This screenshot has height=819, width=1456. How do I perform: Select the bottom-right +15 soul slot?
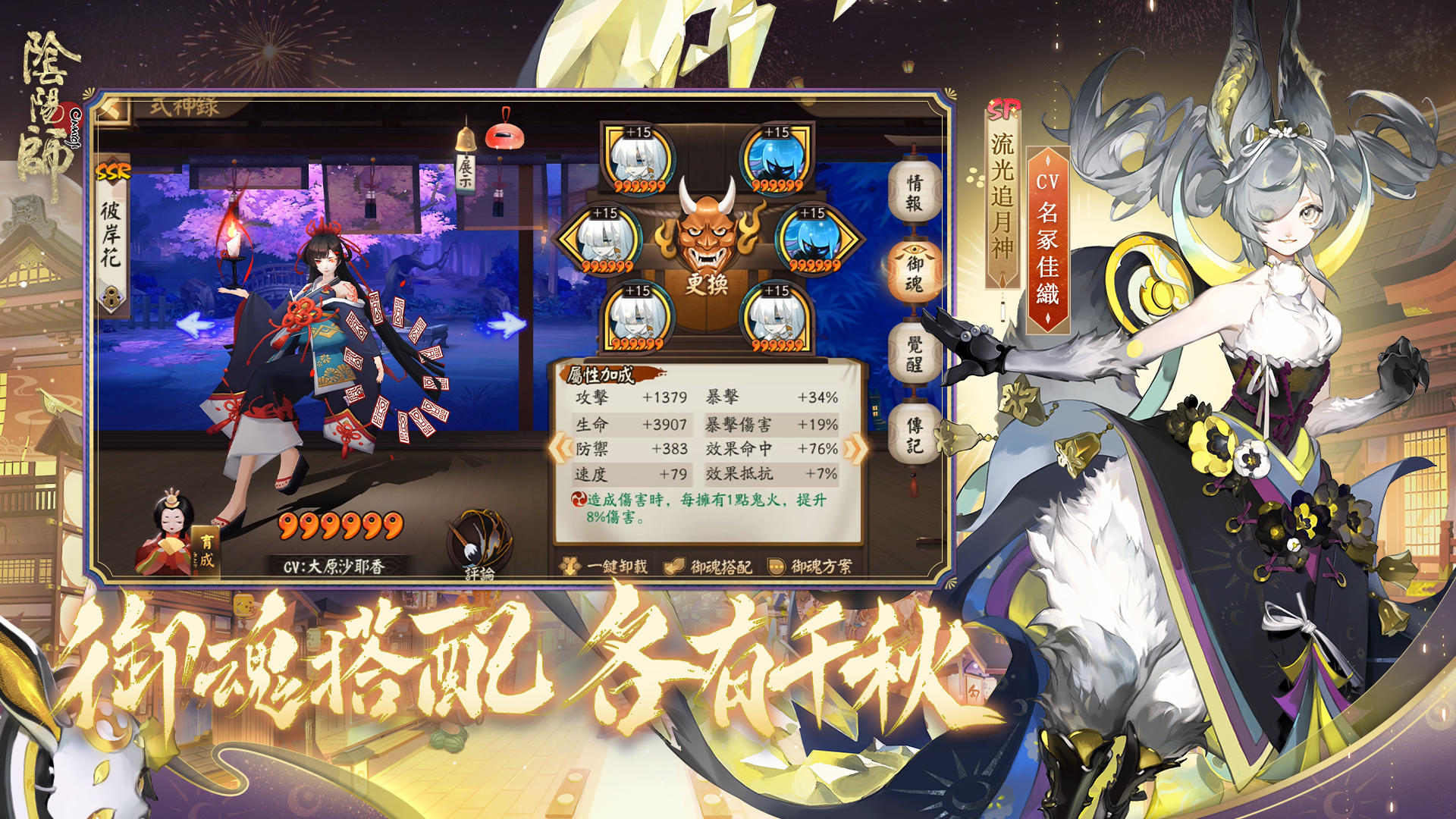coord(775,318)
